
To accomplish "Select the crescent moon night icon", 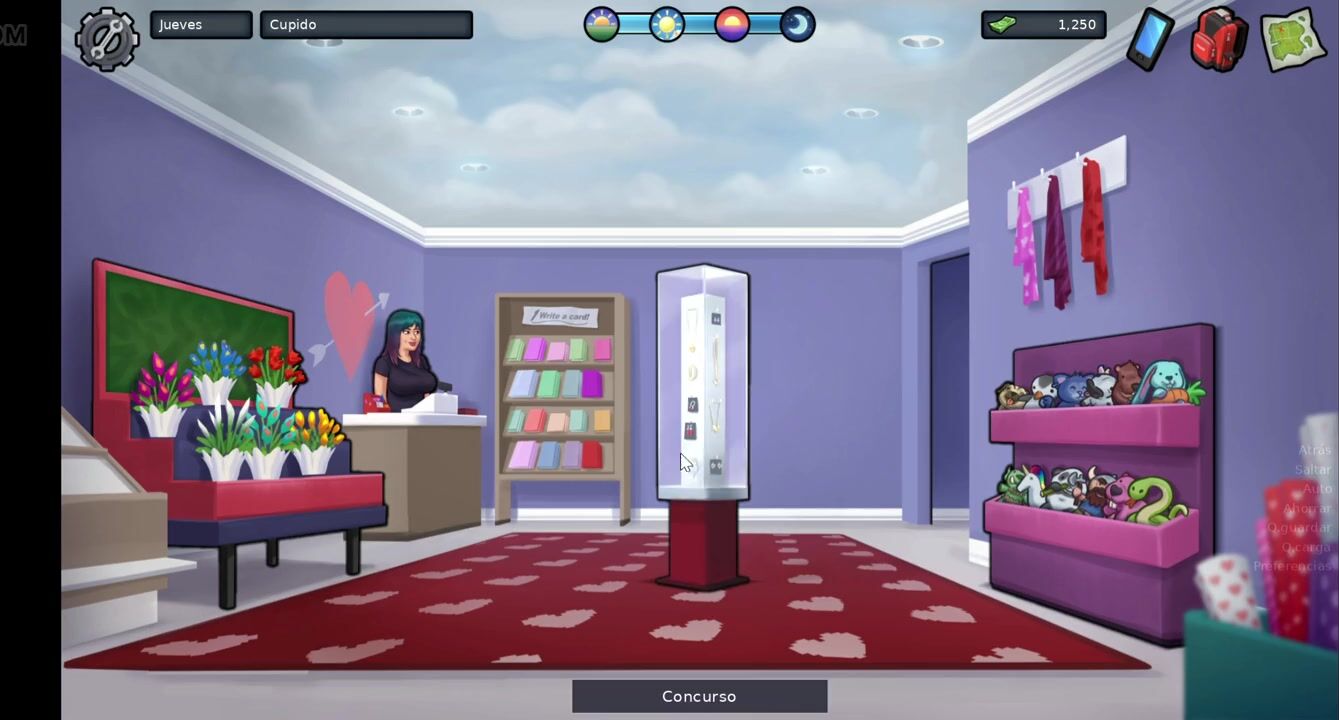I will pos(797,24).
